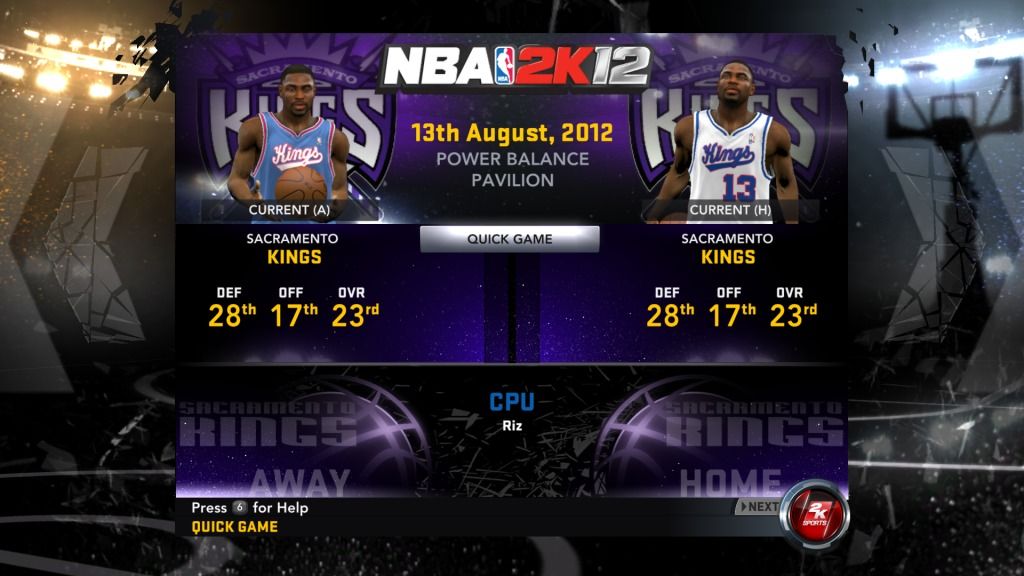Image resolution: width=1024 pixels, height=576 pixels.
Task: Choose the Away side Kings logo
Action: (300, 435)
